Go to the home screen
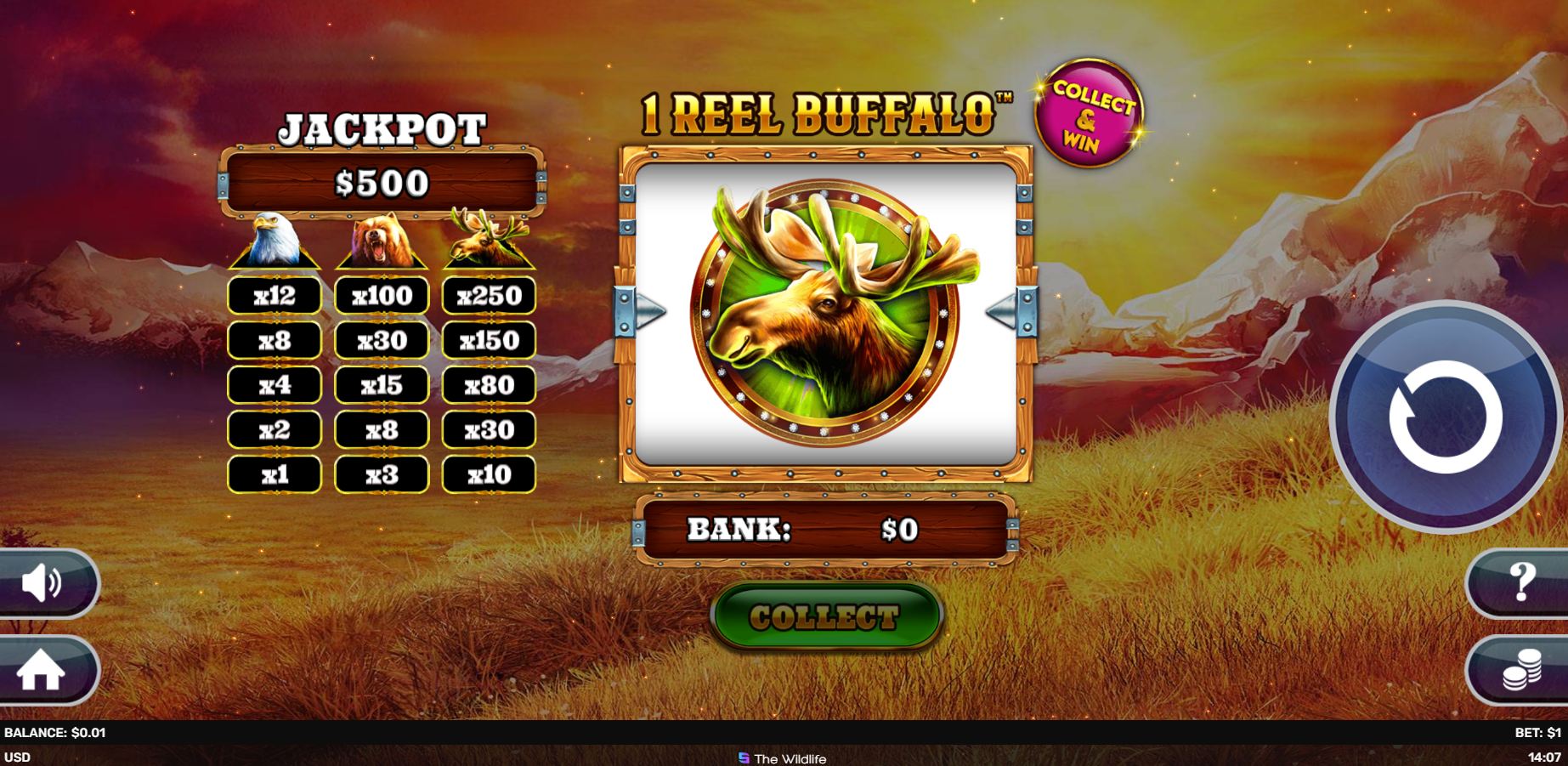 42,671
